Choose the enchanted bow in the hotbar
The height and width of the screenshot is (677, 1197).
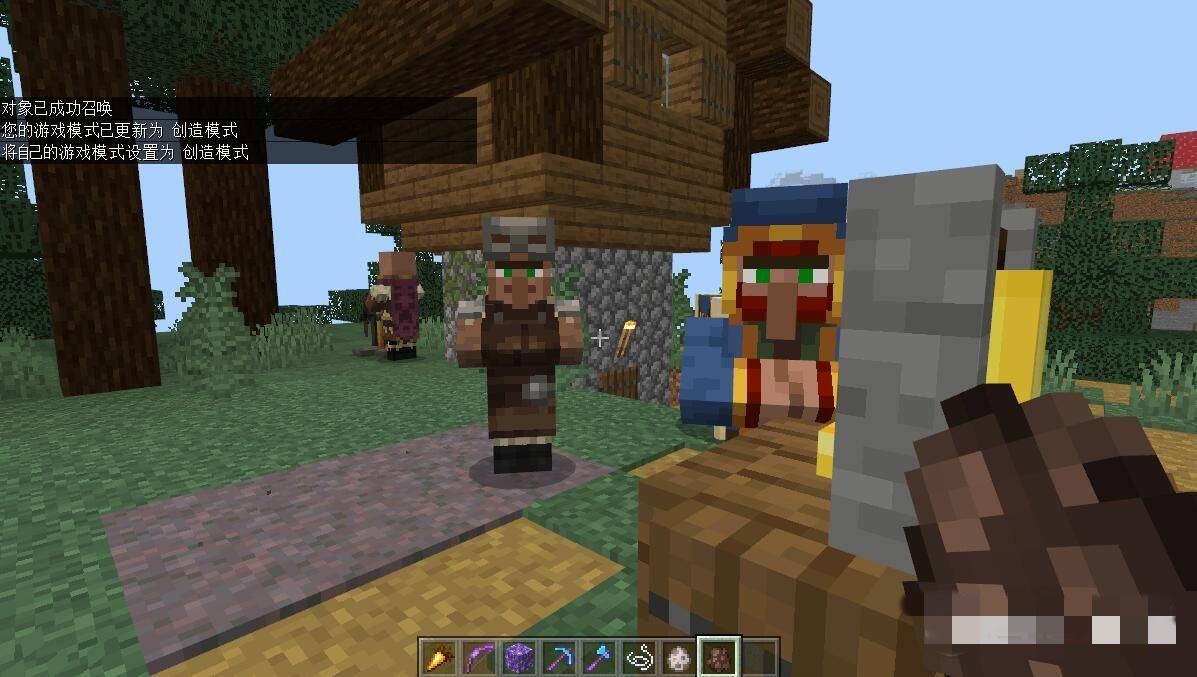pyautogui.click(x=478, y=658)
